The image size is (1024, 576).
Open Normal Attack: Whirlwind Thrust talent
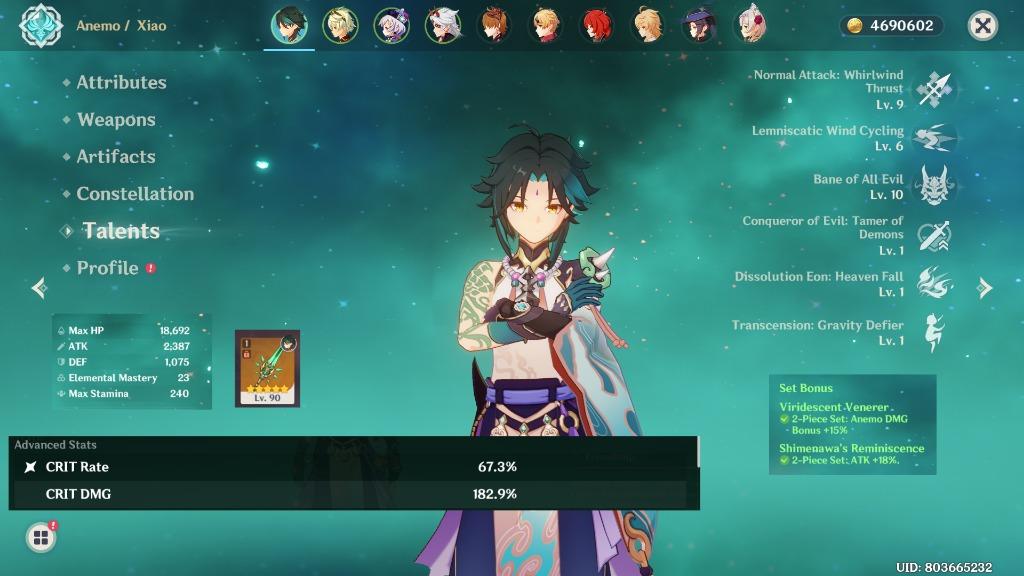[935, 89]
